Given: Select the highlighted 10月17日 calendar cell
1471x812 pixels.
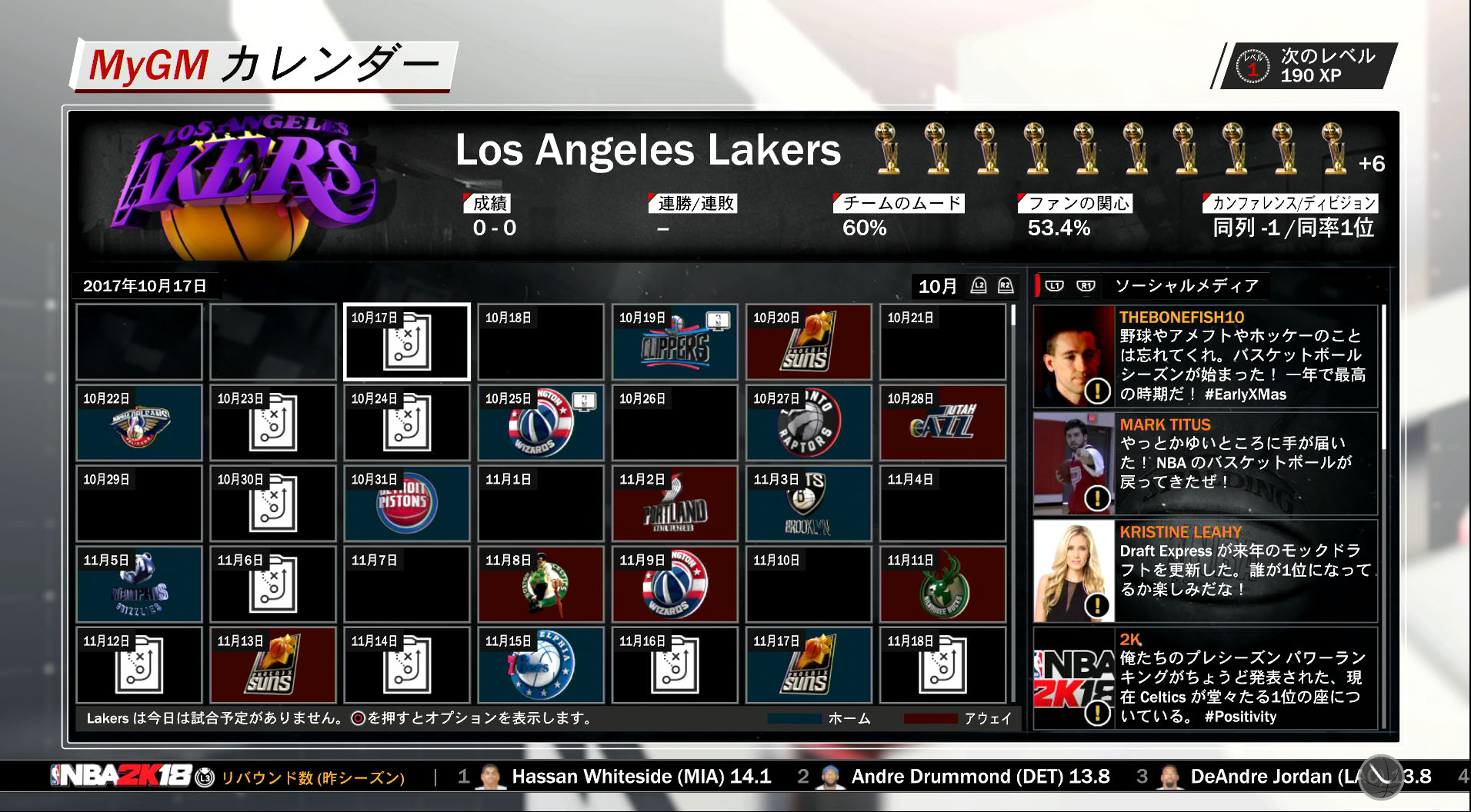Looking at the screenshot, I should pyautogui.click(x=406, y=341).
